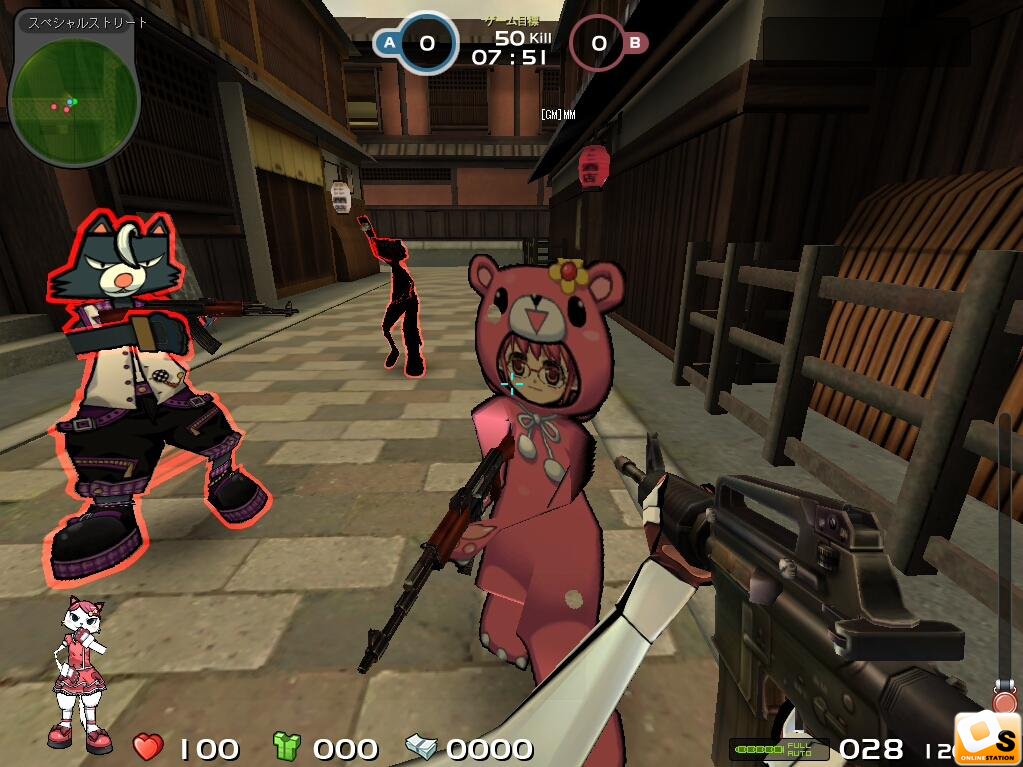Click the circular green minimap
This screenshot has height=767, width=1023.
[73, 99]
